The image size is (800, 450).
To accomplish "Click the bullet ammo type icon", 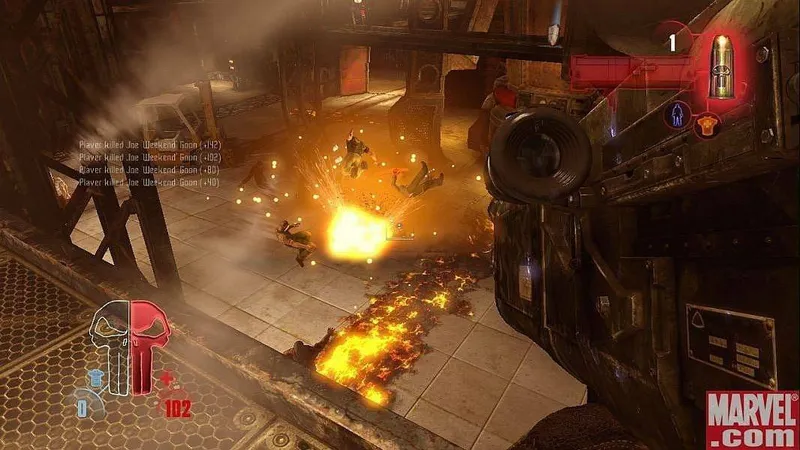I will 722,66.
